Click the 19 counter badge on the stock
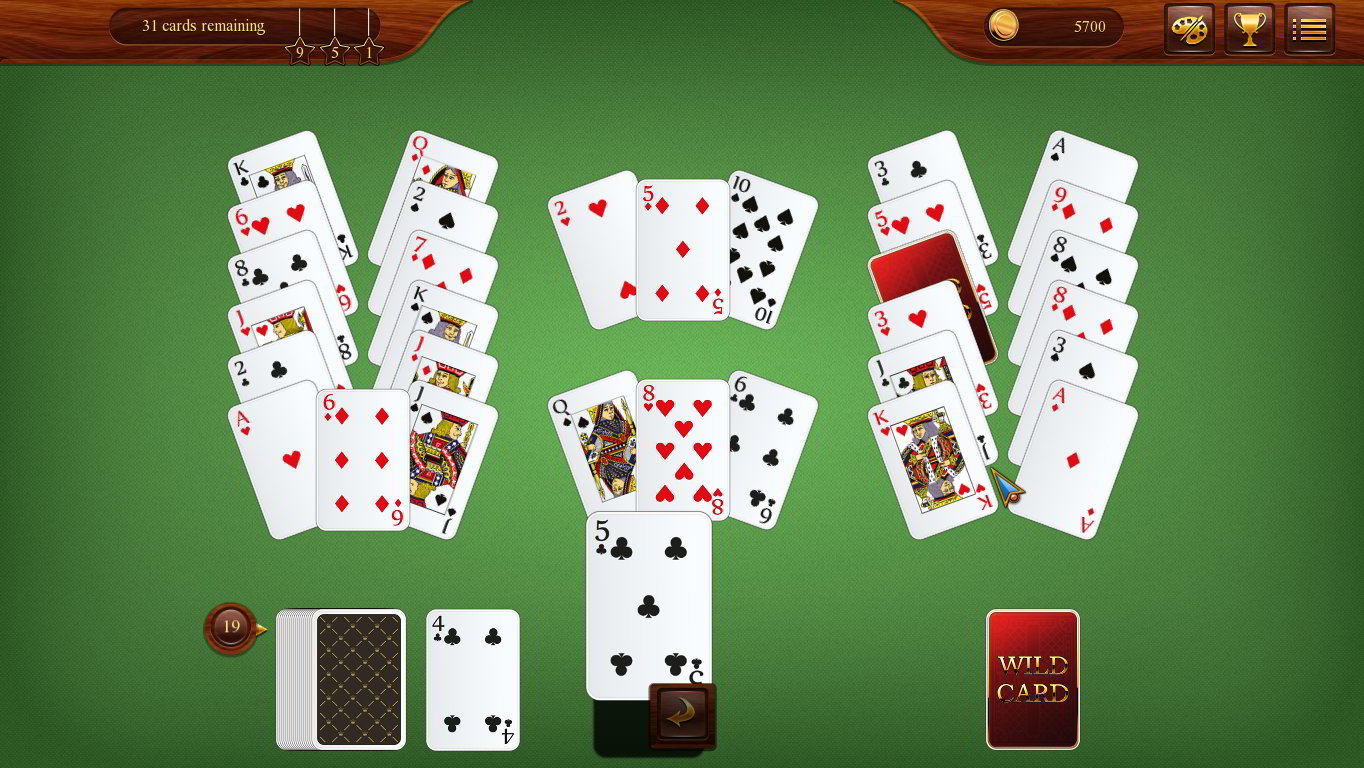Screen dimensions: 1364x768 click(x=230, y=627)
